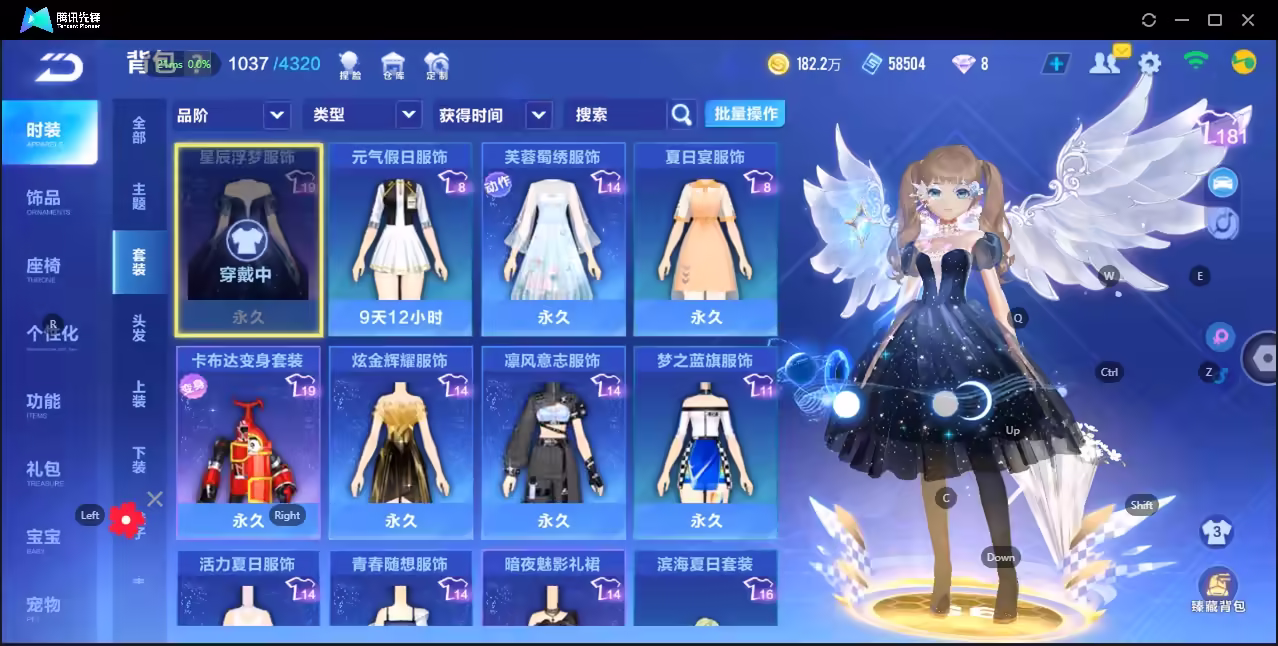Choose the 全部 sub-tab
The width and height of the screenshot is (1278, 646).
click(139, 130)
